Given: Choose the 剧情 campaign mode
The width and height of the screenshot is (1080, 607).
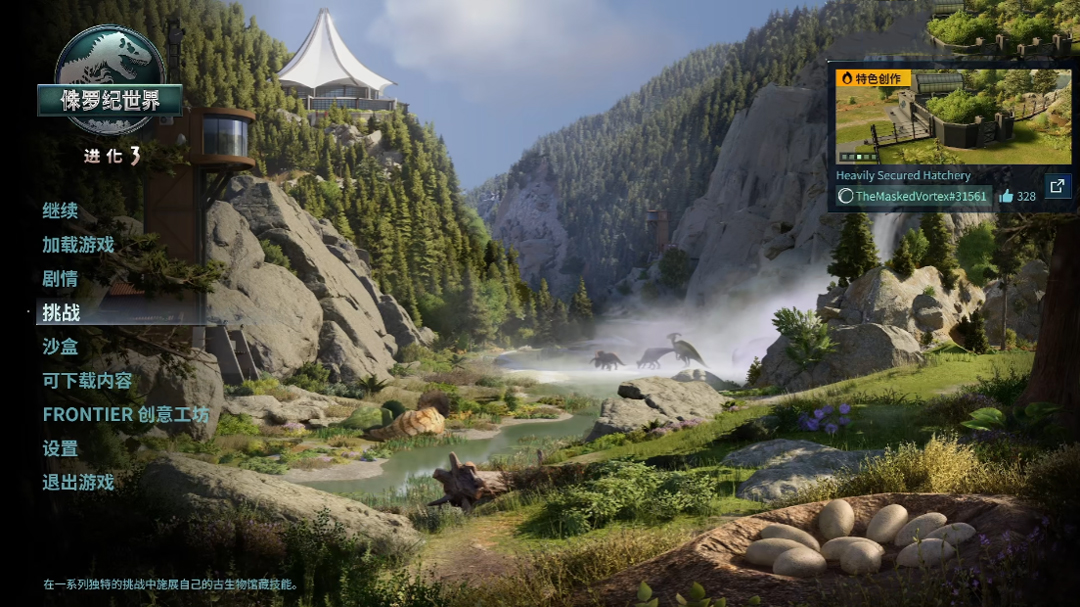Looking at the screenshot, I should click(x=60, y=279).
